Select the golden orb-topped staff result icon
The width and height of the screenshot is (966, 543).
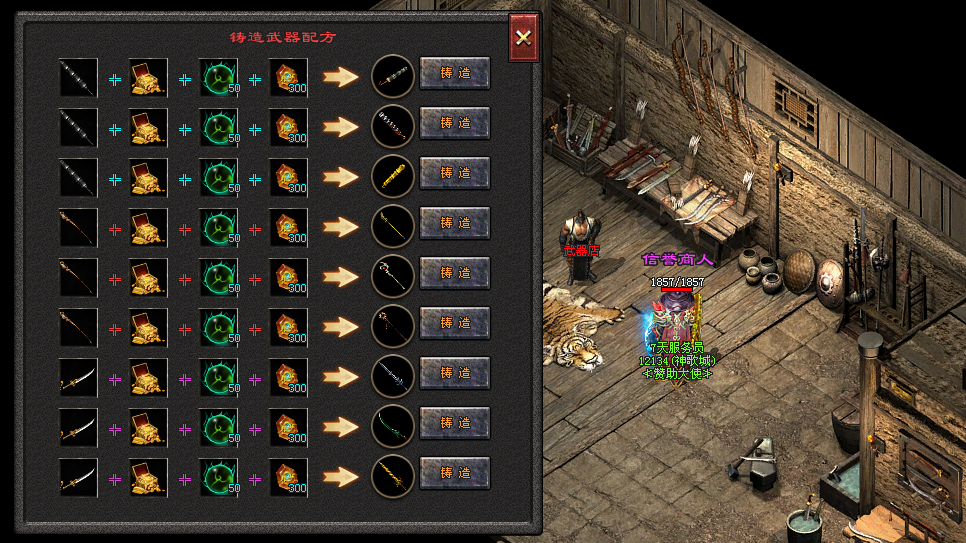(x=392, y=326)
